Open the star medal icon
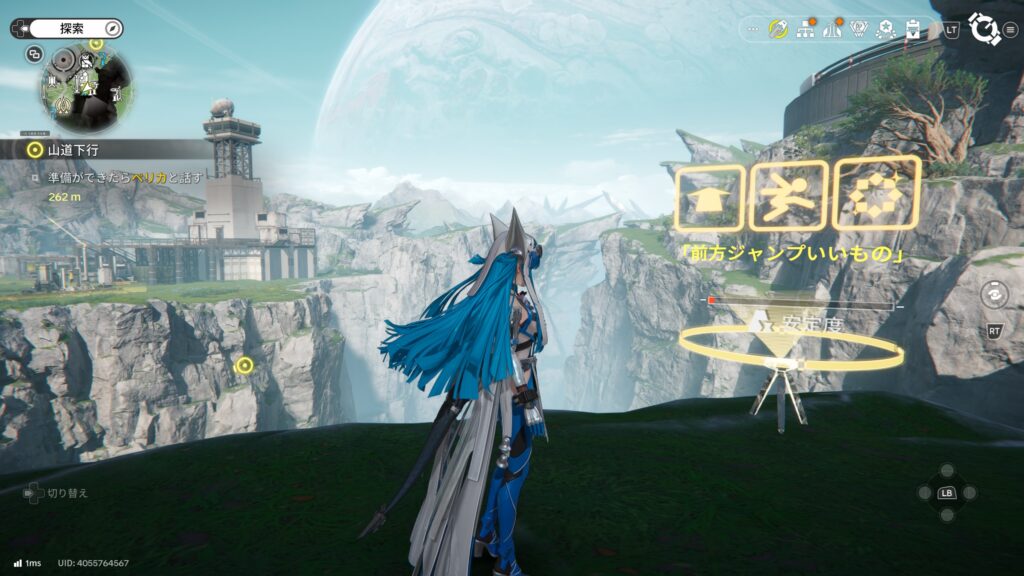Viewport: 1024px width, 576px height. [x=886, y=30]
